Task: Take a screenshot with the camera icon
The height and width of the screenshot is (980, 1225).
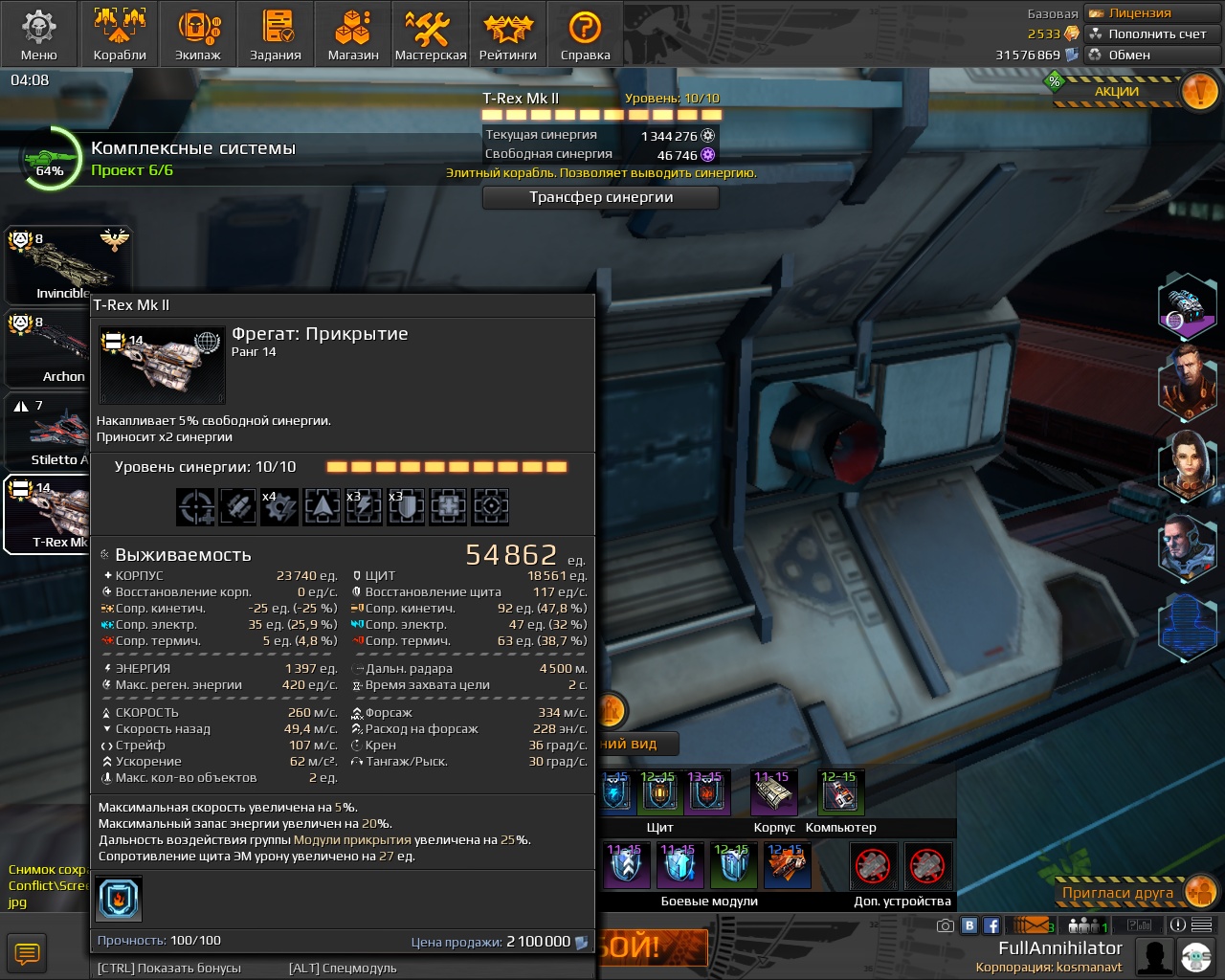Action: [x=945, y=925]
